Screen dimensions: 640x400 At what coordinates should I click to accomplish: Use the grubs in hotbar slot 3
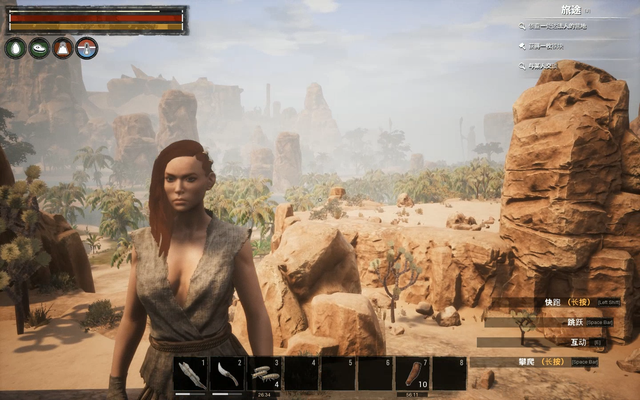click(x=264, y=373)
